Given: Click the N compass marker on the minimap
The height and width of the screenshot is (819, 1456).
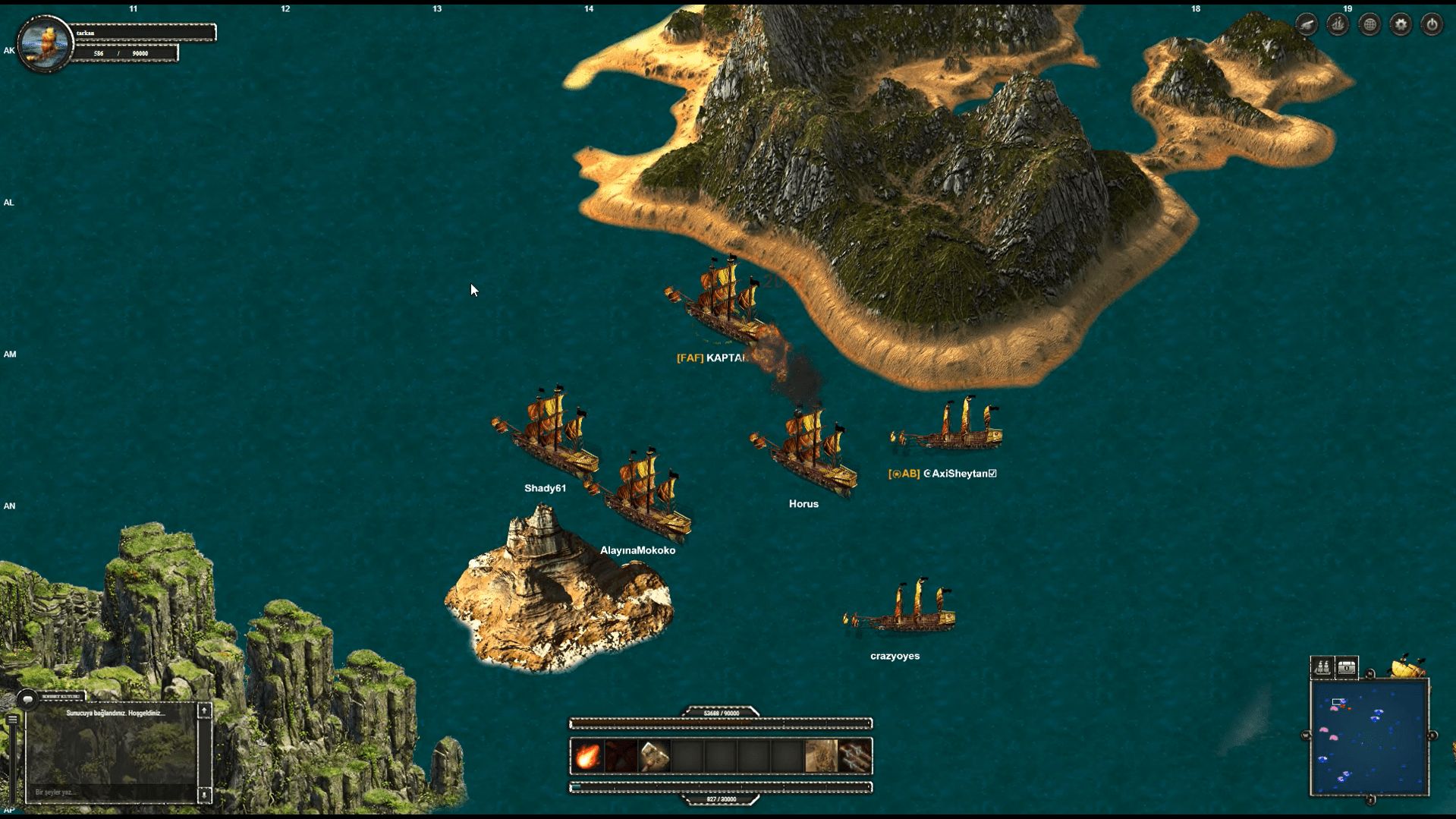Looking at the screenshot, I should [x=1370, y=673].
